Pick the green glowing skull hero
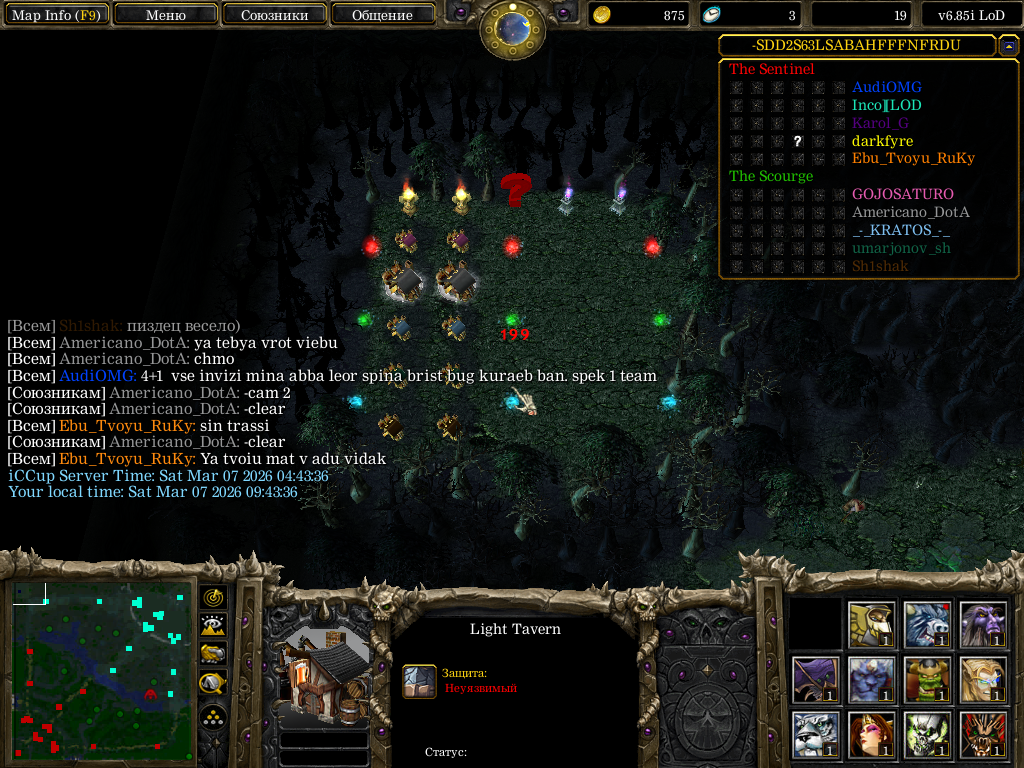The height and width of the screenshot is (768, 1024). tap(927, 735)
